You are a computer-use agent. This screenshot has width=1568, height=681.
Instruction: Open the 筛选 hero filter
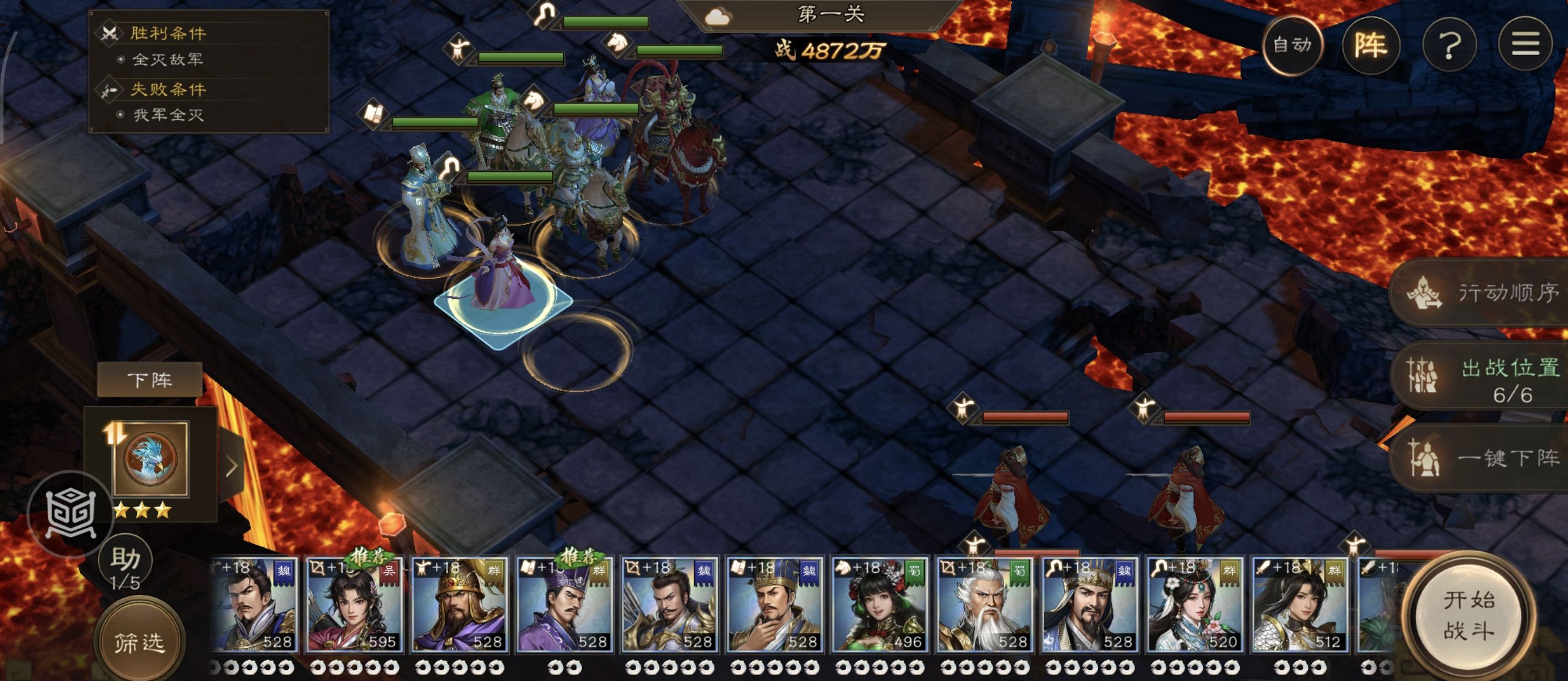click(139, 642)
